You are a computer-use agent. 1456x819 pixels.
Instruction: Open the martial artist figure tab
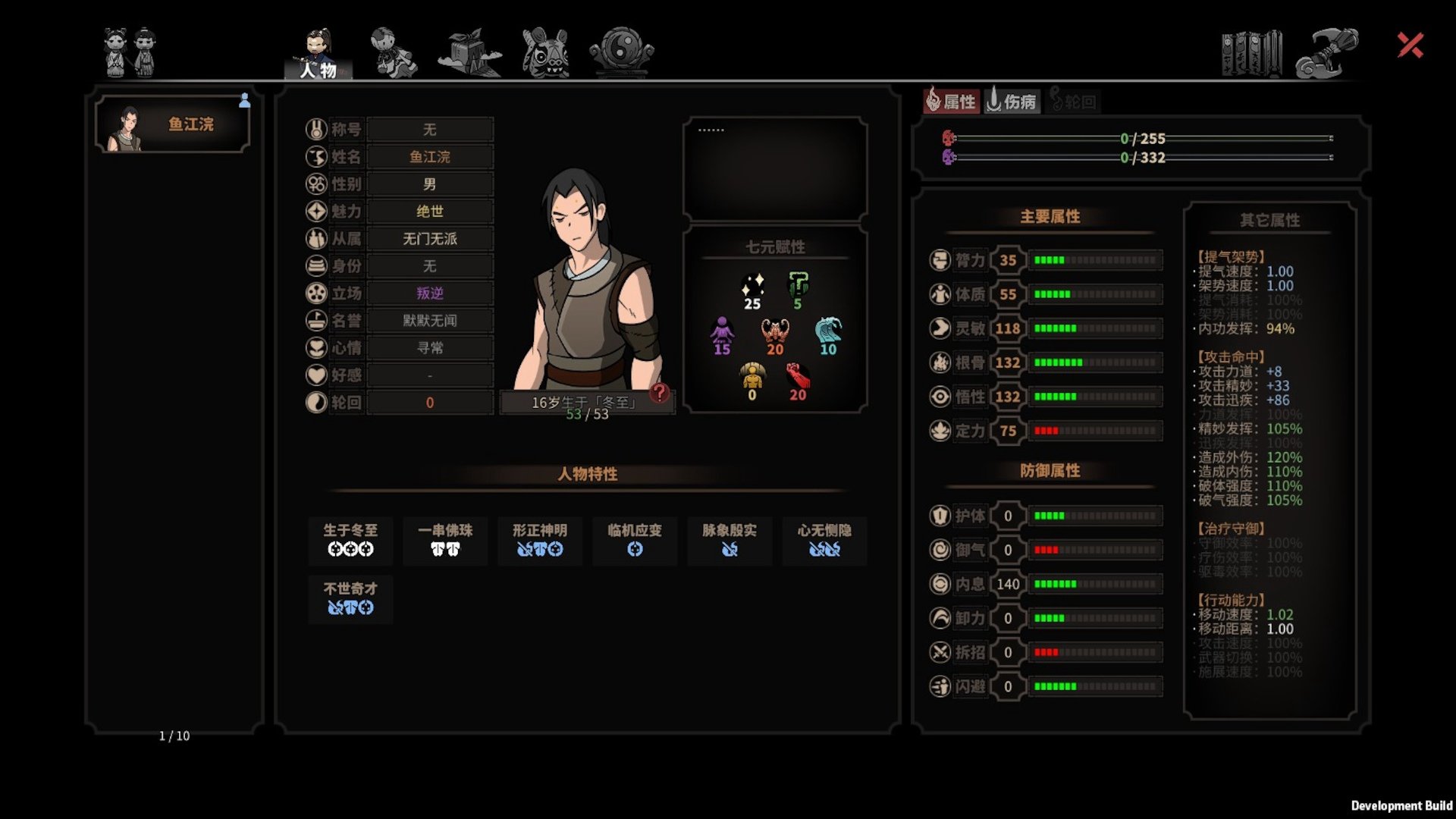click(x=393, y=52)
